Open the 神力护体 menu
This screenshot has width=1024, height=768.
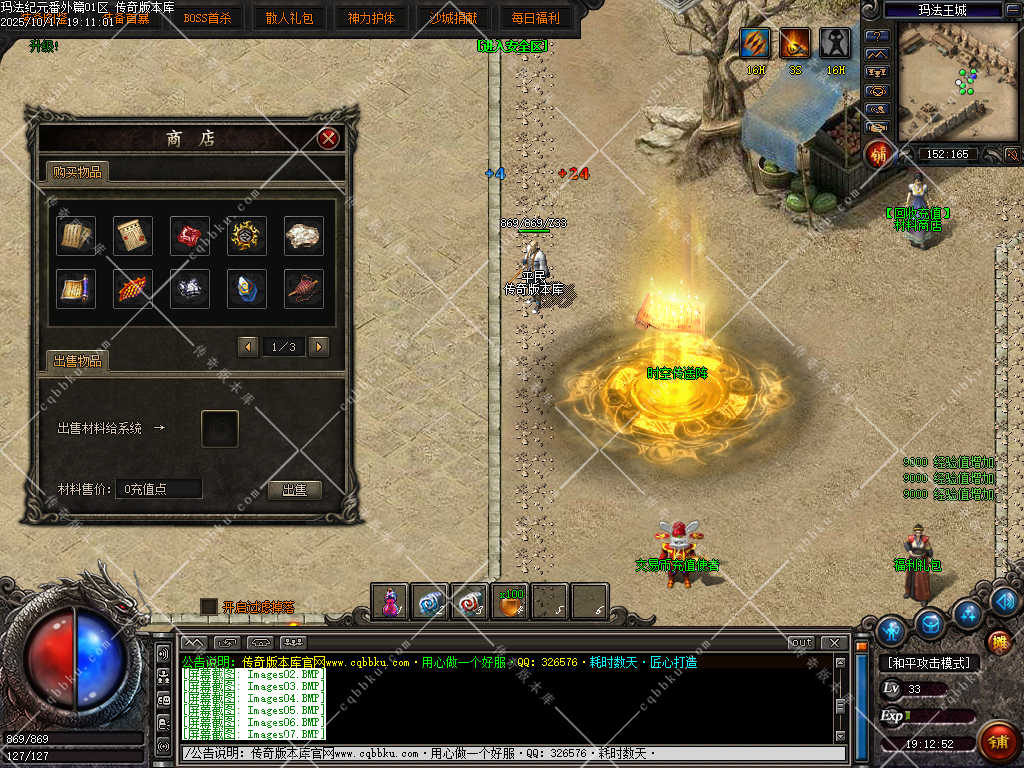[x=371, y=17]
